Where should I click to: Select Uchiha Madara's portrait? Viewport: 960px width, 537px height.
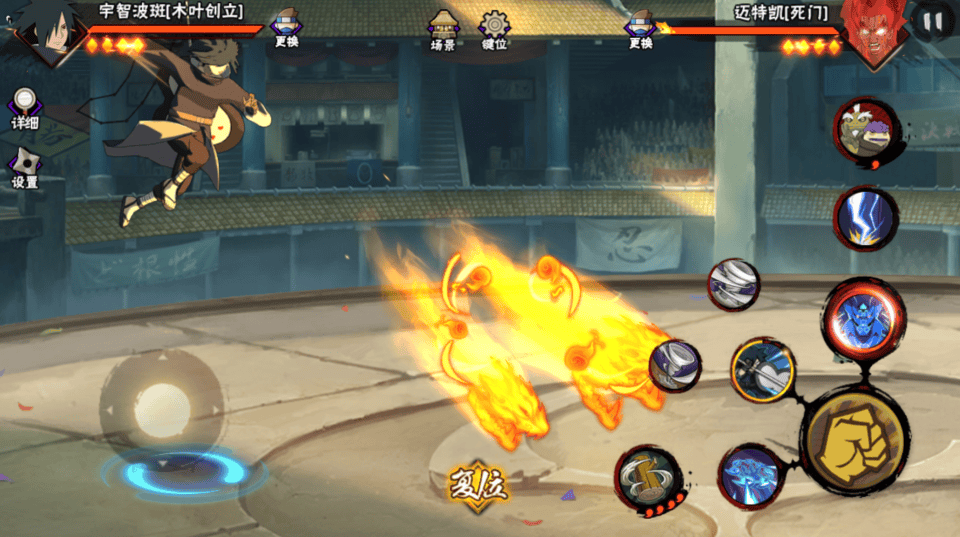pyautogui.click(x=45, y=30)
